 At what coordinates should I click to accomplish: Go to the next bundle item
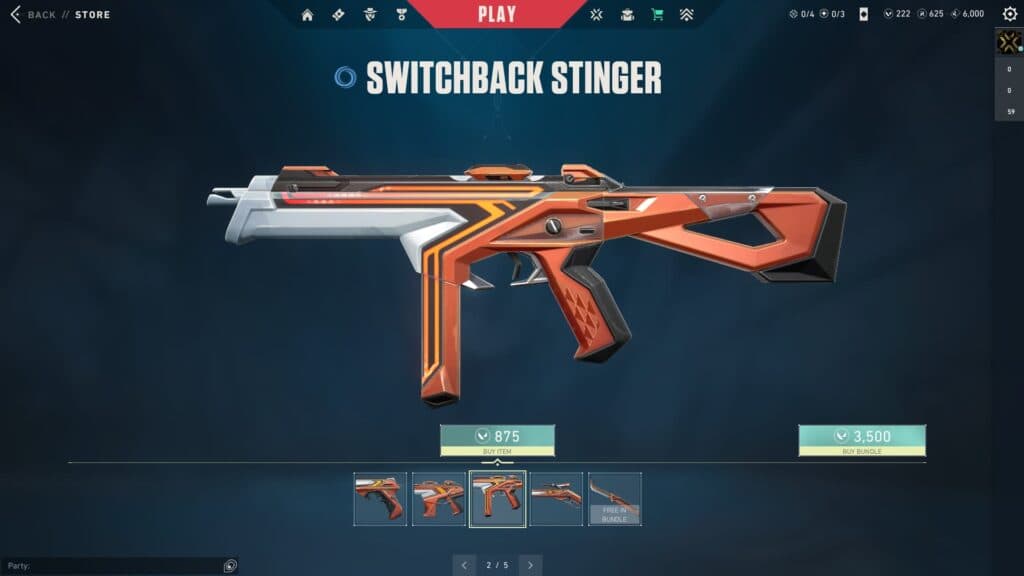pyautogui.click(x=531, y=565)
